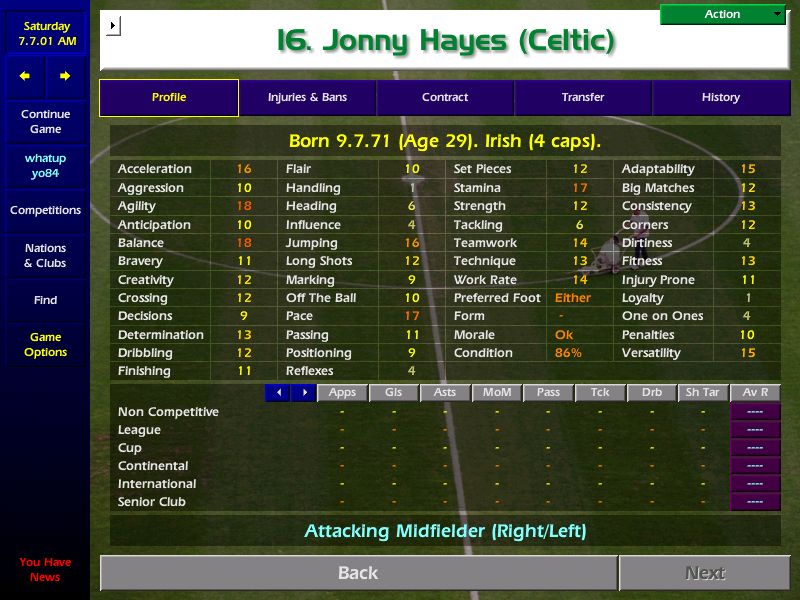This screenshot has height=600, width=800.
Task: Click the small arrow box beside player name
Action: tap(113, 25)
